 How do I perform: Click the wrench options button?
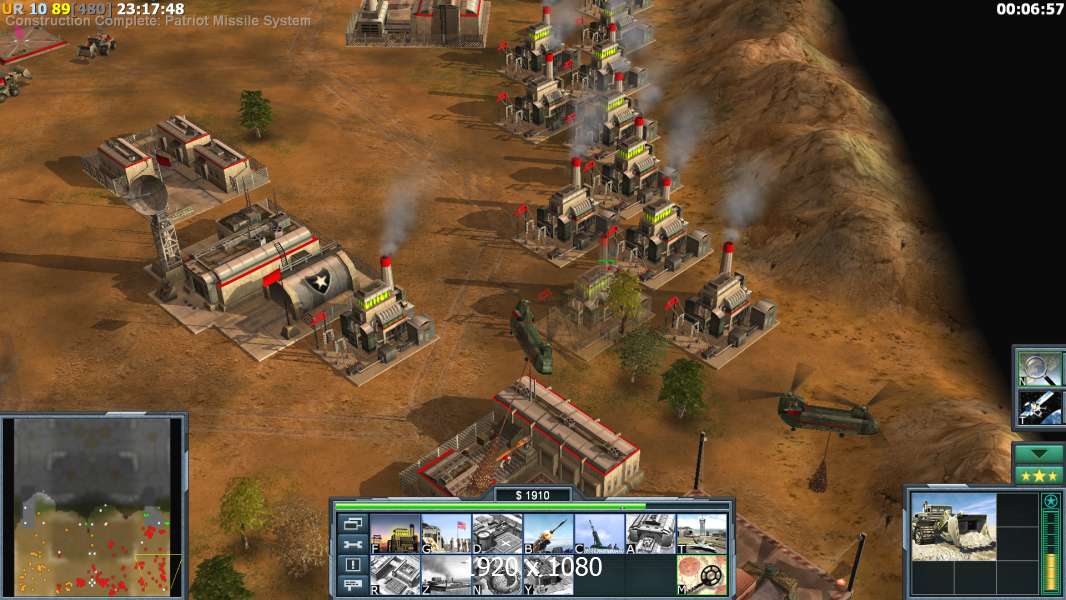(352, 544)
